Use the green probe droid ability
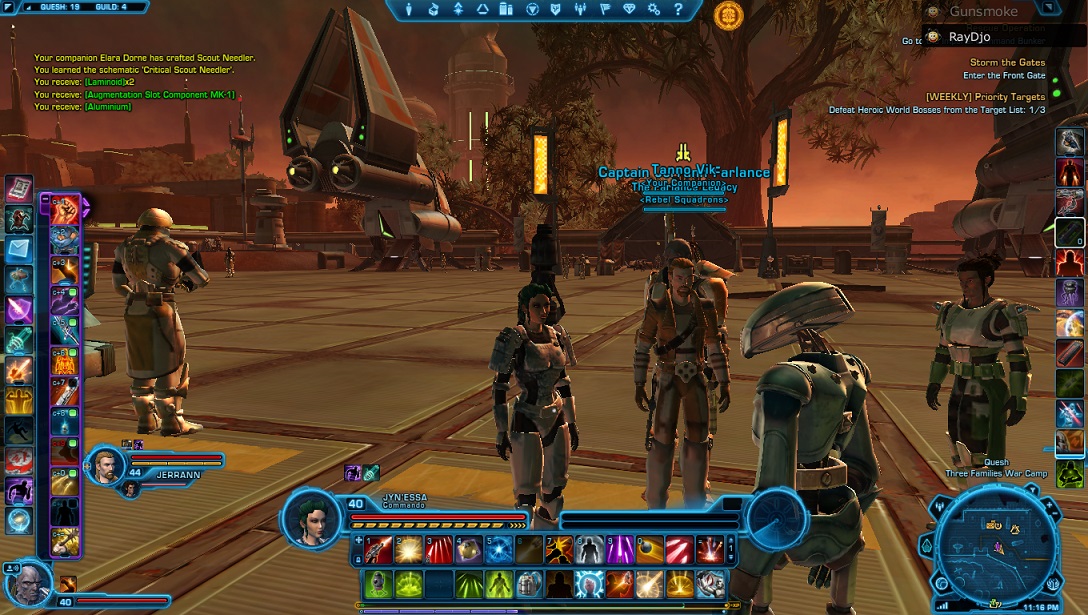Viewport: 1088px width, 615px height. click(378, 583)
